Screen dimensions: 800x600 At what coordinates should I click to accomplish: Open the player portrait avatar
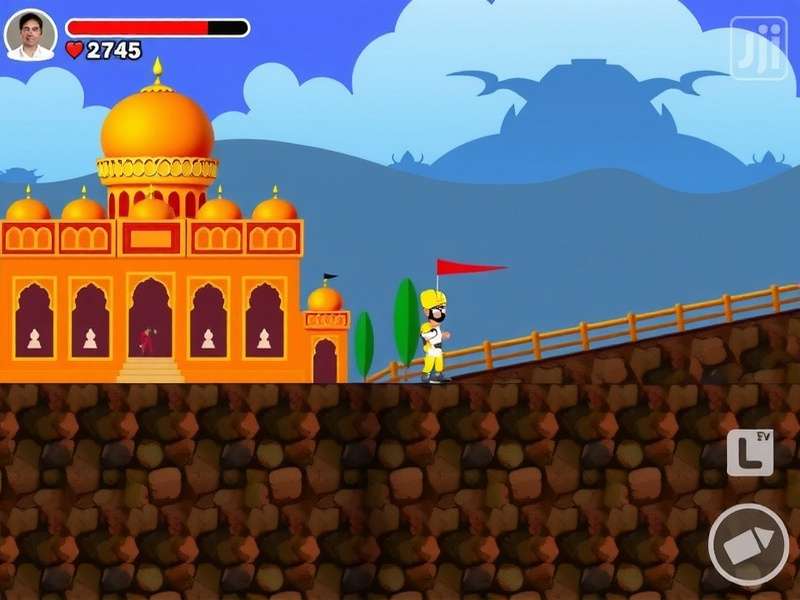[x=30, y=34]
